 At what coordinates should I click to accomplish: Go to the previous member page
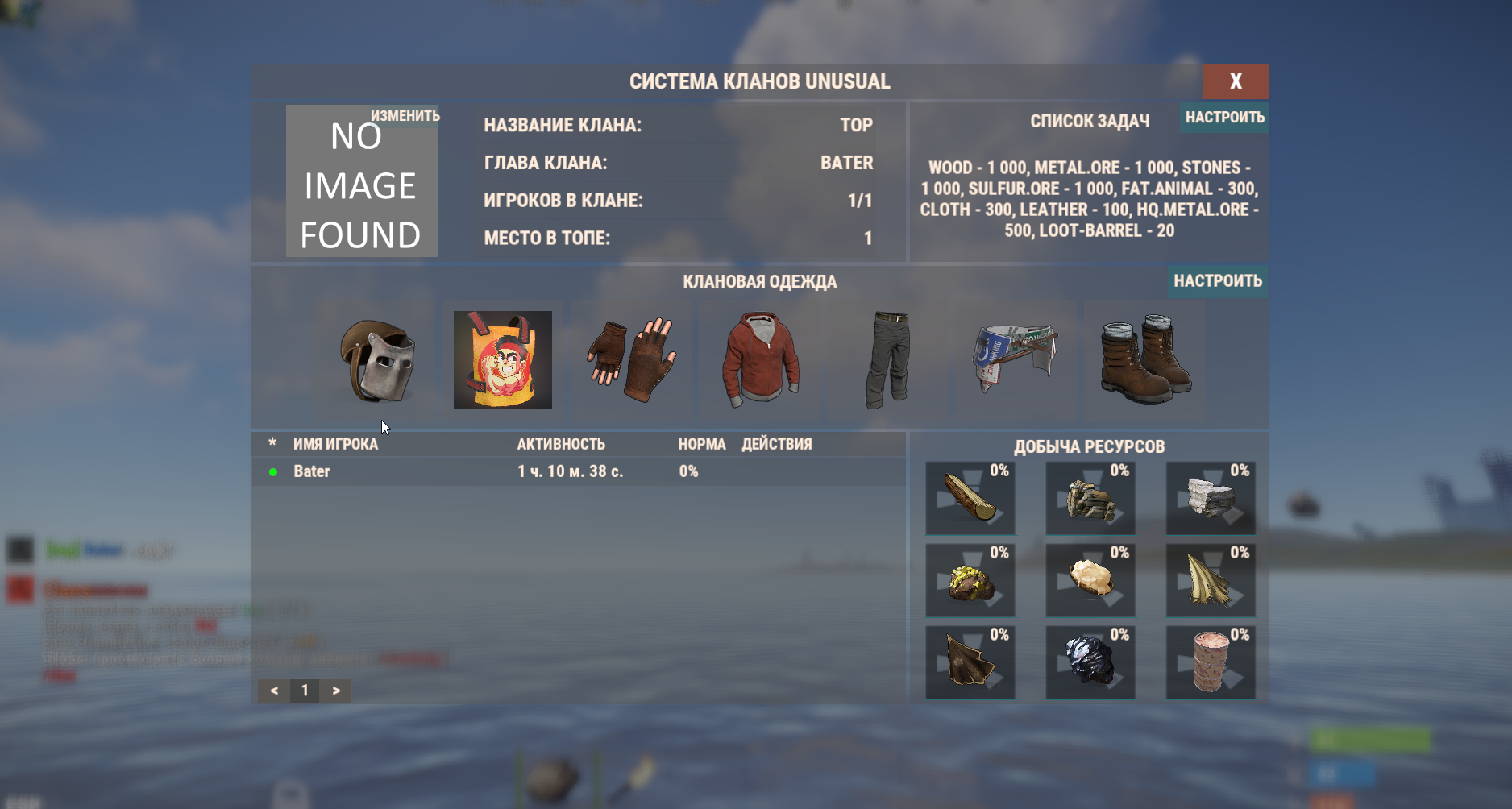pyautogui.click(x=274, y=691)
